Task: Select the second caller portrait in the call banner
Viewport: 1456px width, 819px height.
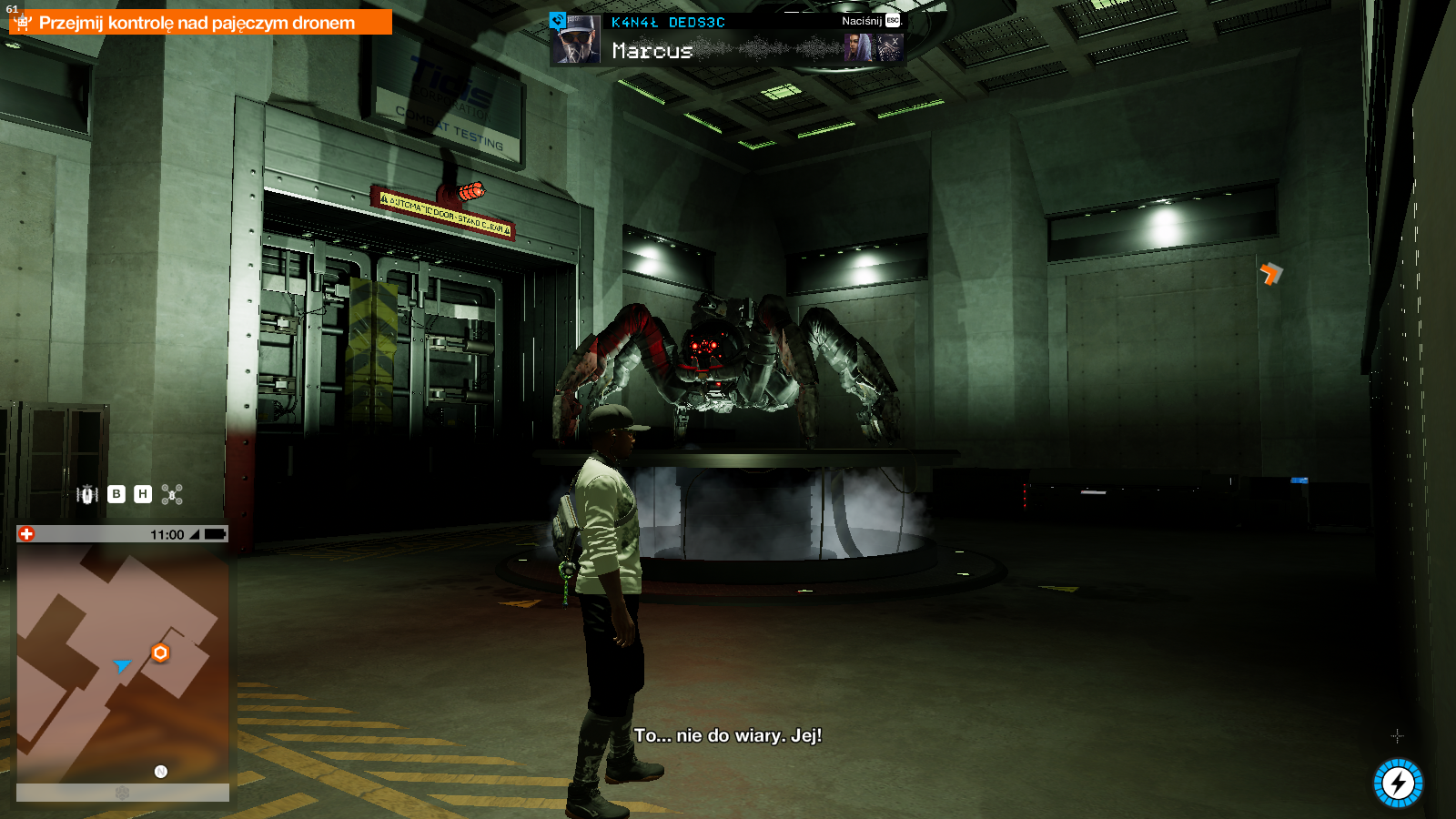Action: (x=857, y=48)
